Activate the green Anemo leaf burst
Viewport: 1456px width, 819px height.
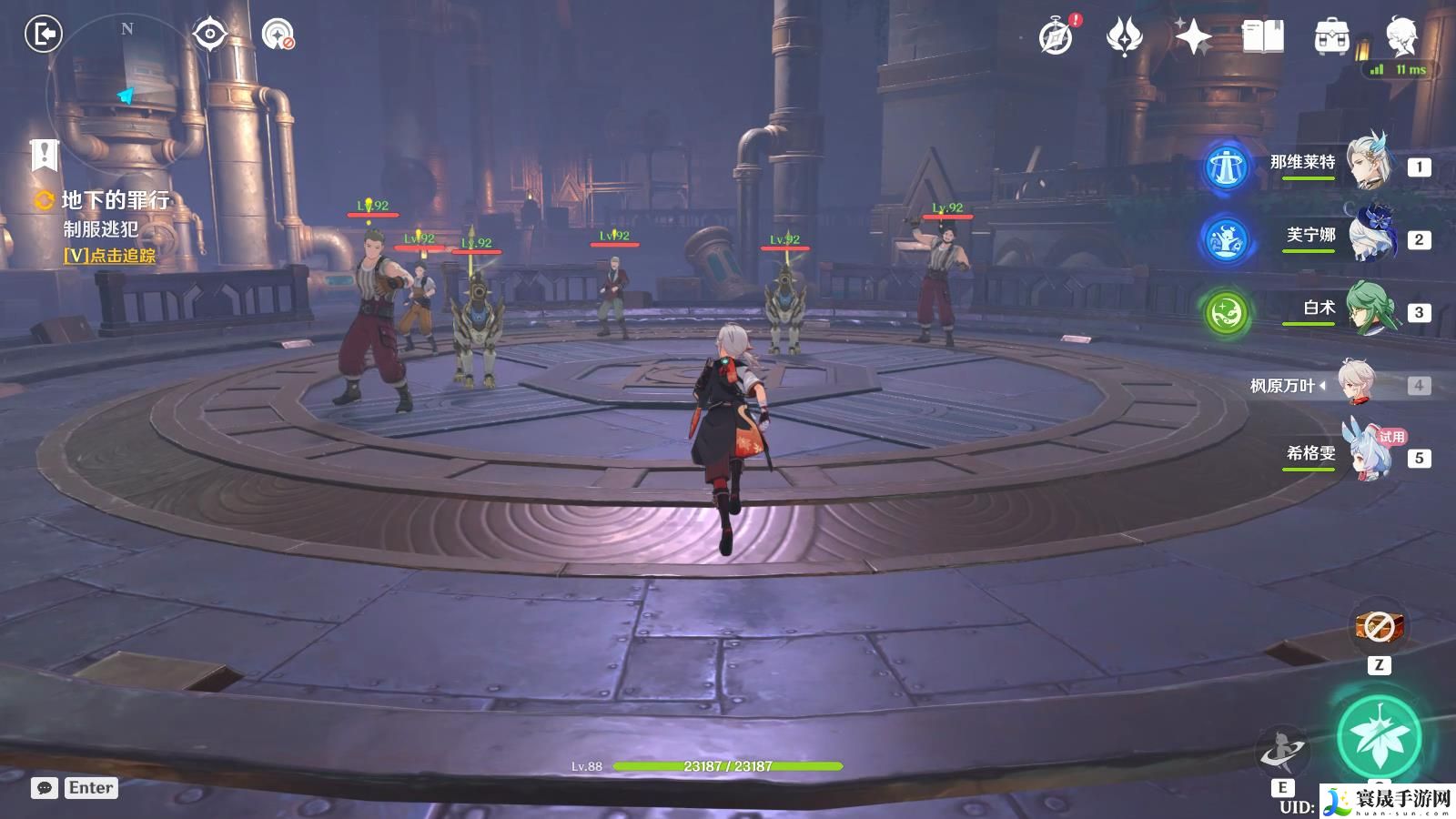(1379, 737)
